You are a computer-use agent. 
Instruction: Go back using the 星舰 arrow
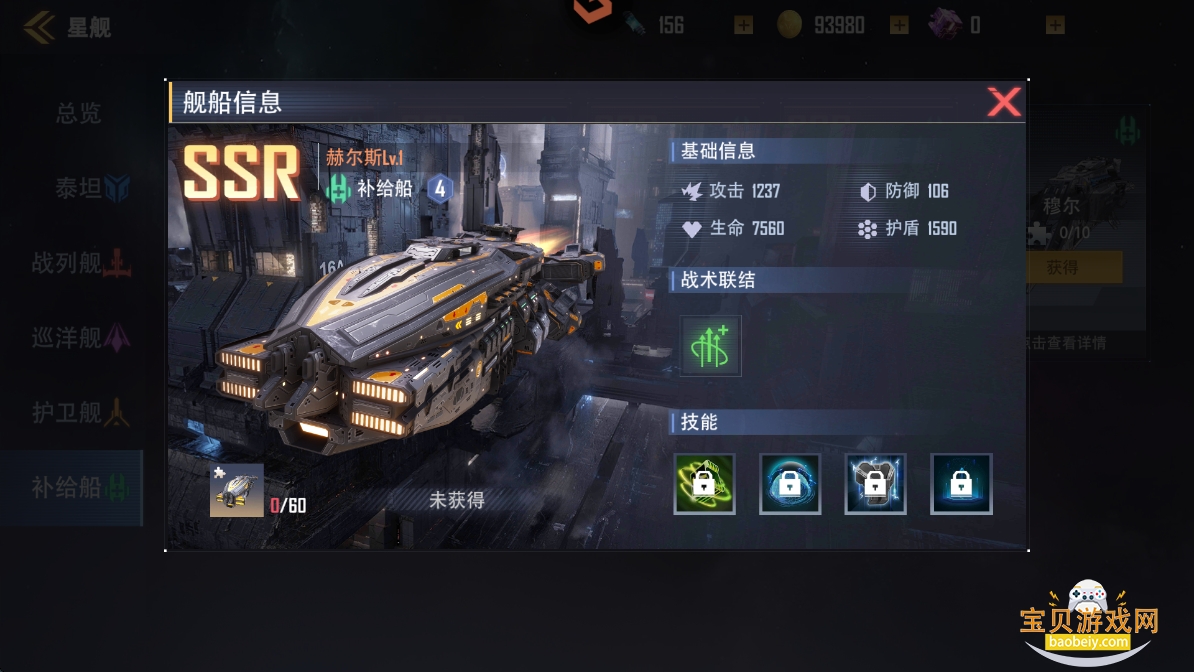click(40, 27)
